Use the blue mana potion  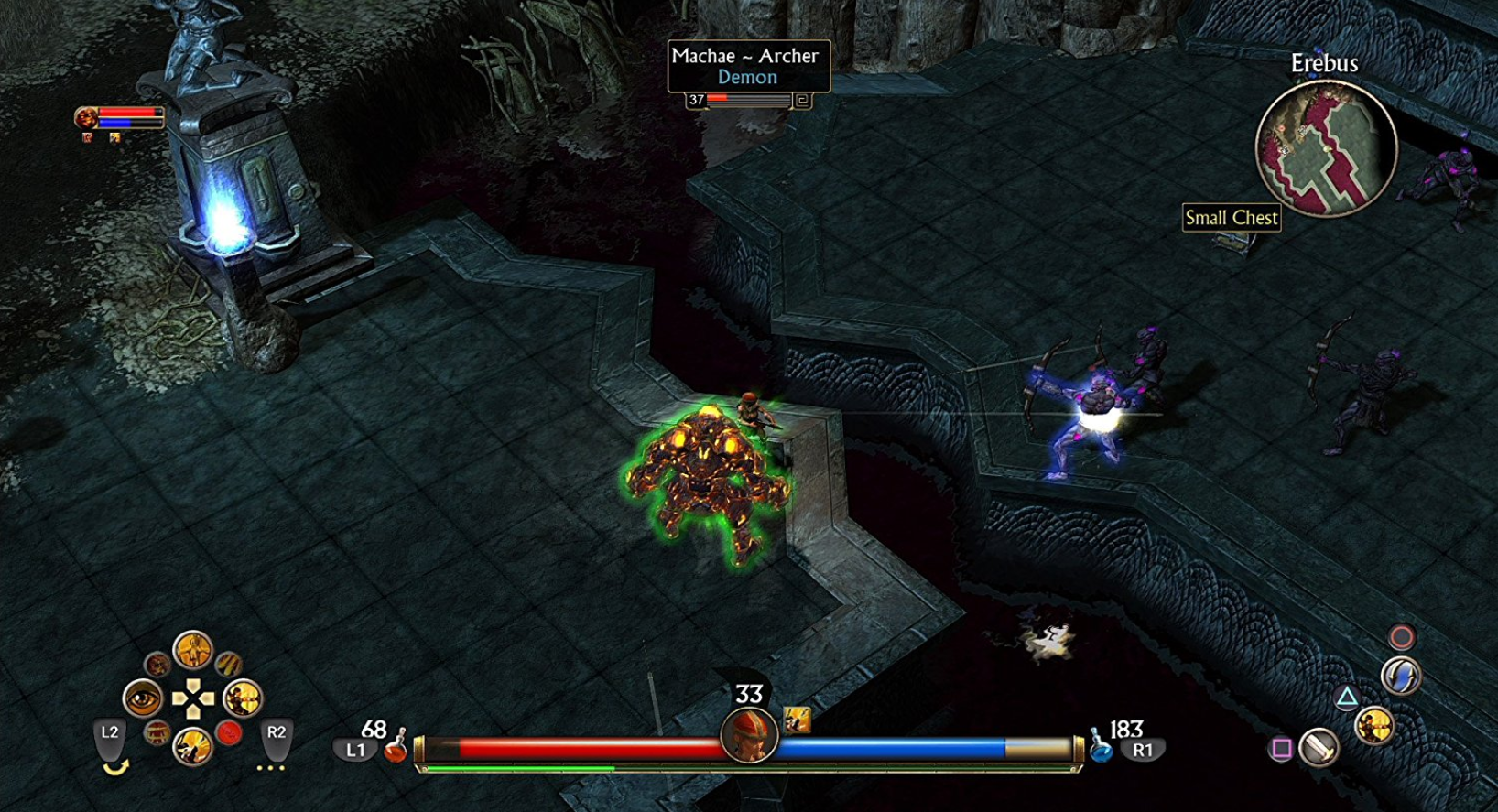pos(1101,748)
